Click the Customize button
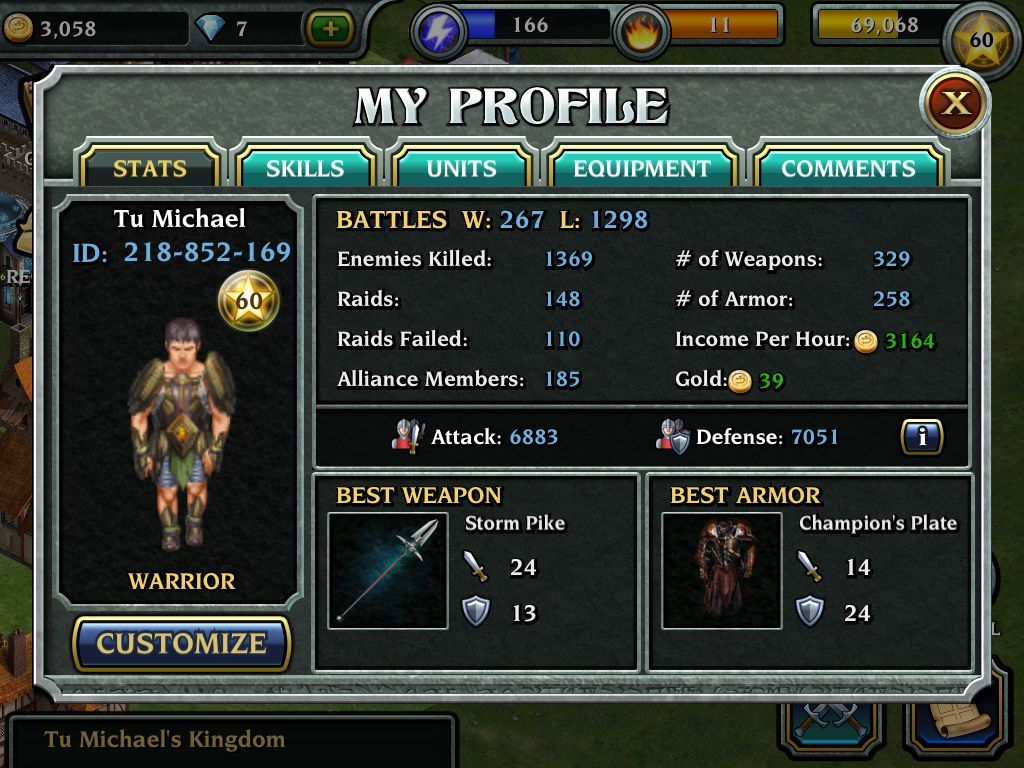1024x768 pixels. coord(181,643)
